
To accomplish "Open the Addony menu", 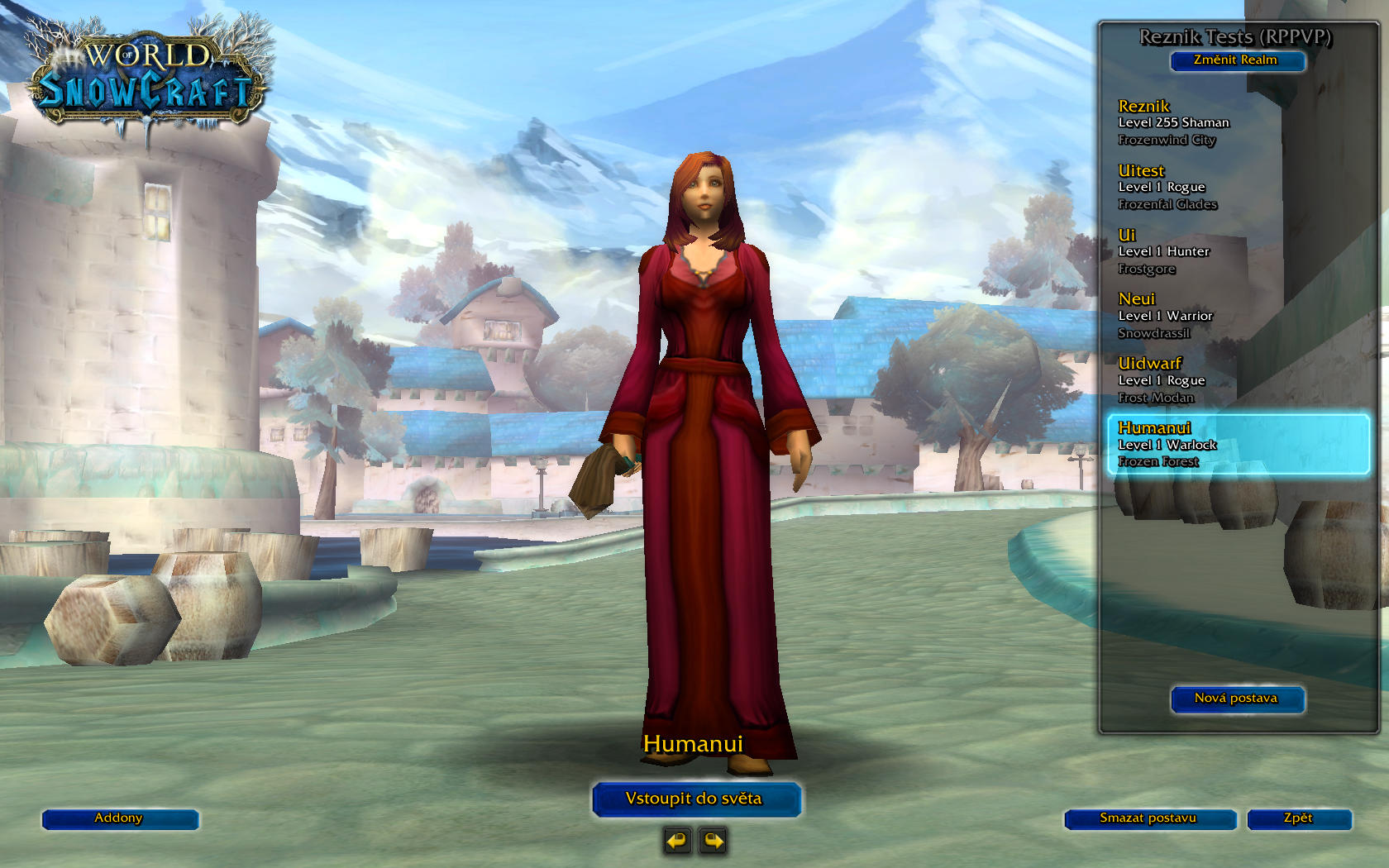I will point(120,818).
